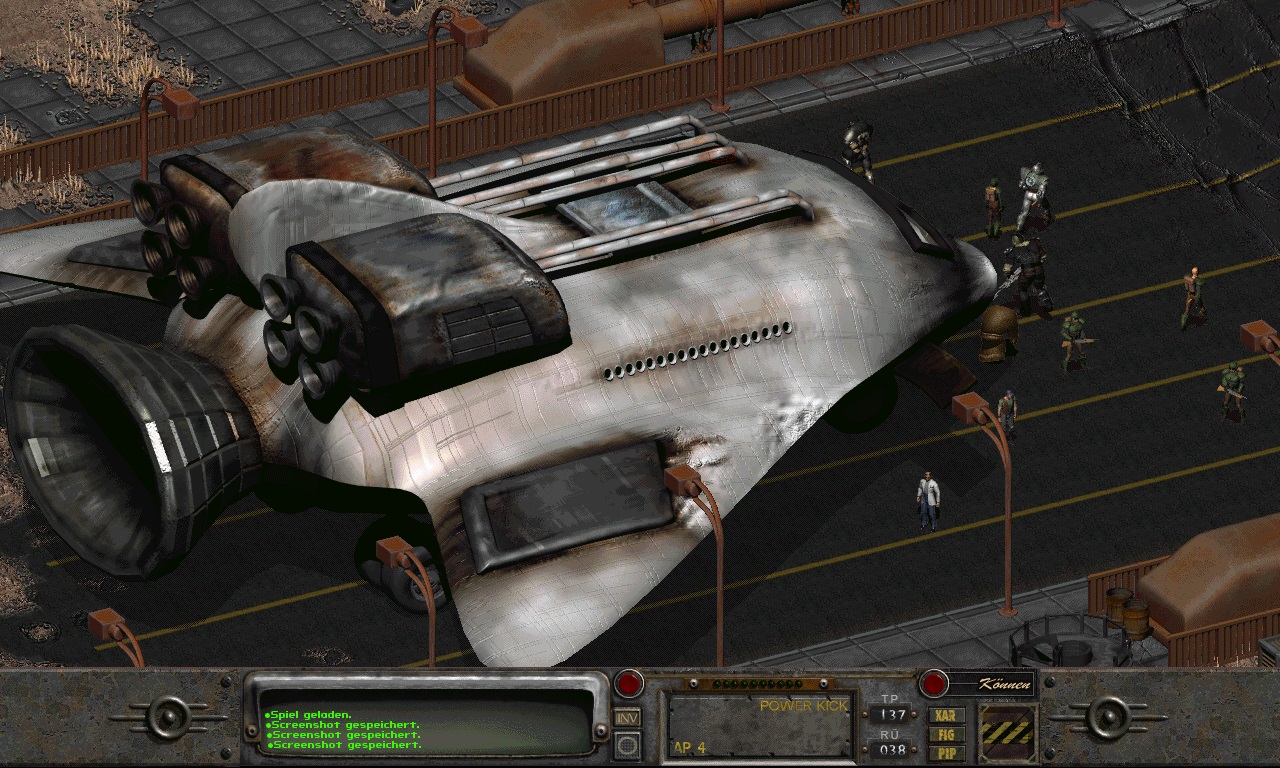Use the Power Kick attack slot
The height and width of the screenshot is (768, 1280).
761,724
